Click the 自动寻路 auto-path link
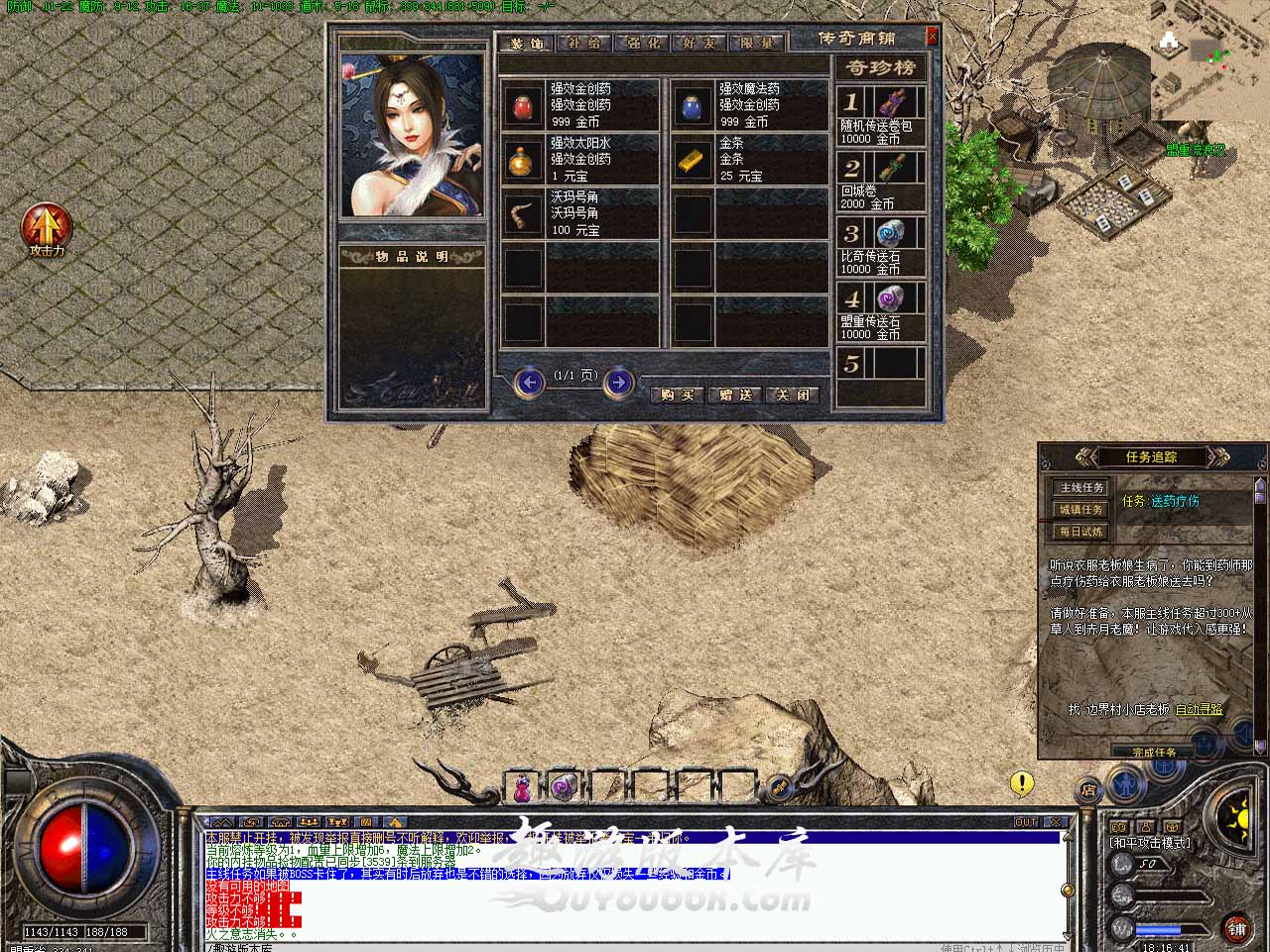 click(x=1199, y=709)
